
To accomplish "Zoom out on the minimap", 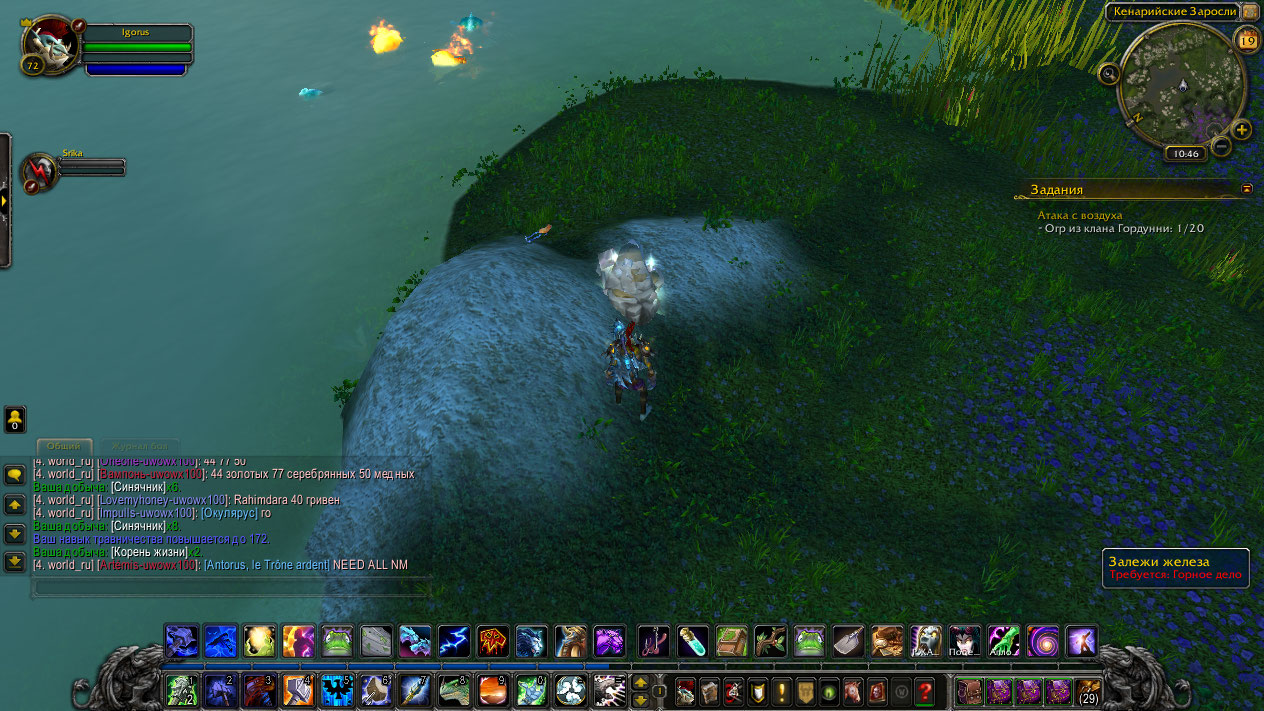I will [x=1221, y=147].
